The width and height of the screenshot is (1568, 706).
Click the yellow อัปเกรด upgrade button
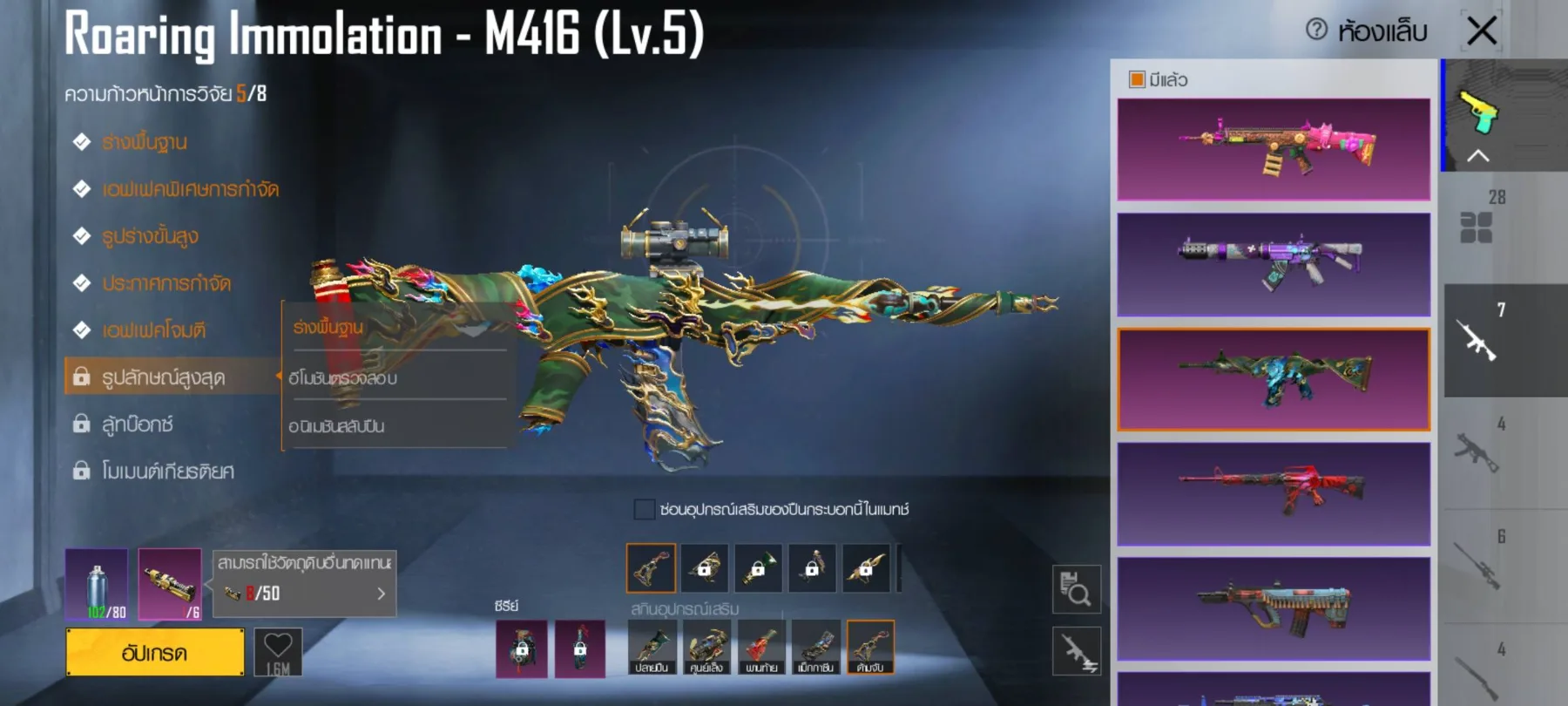click(155, 652)
